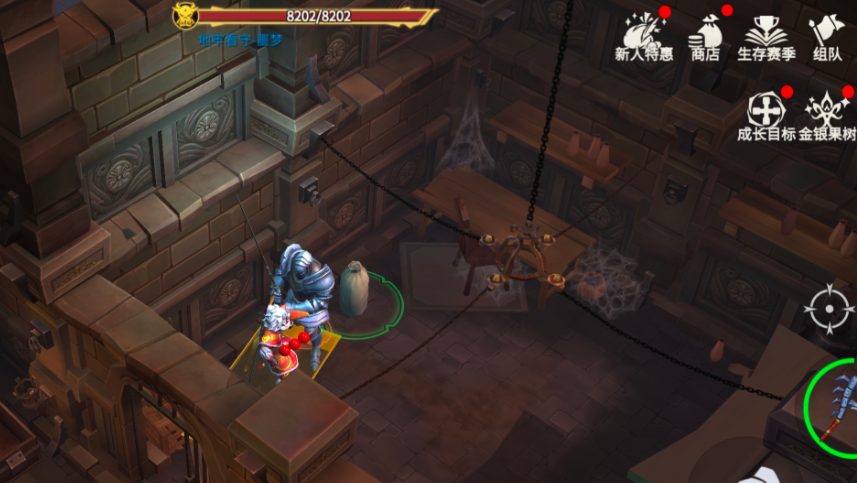Show the 生存赛季 survival season

tap(765, 36)
